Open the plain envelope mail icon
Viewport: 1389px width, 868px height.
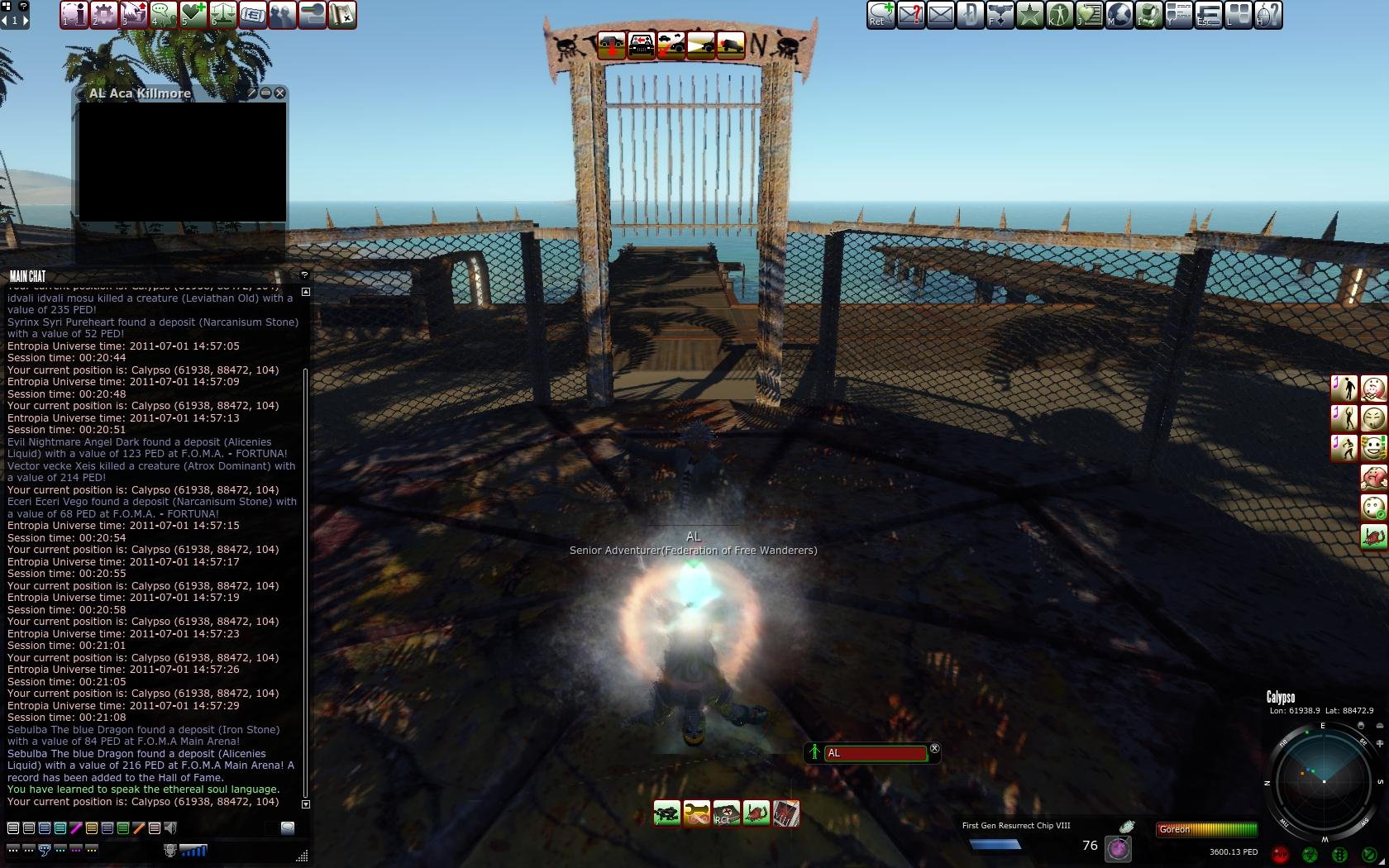[x=940, y=15]
